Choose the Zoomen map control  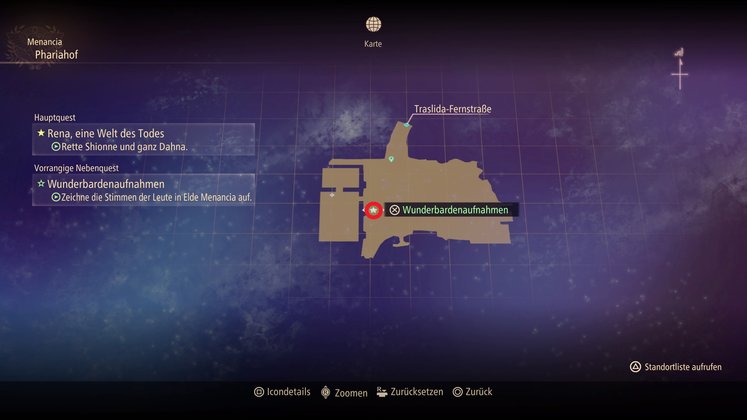coord(344,392)
